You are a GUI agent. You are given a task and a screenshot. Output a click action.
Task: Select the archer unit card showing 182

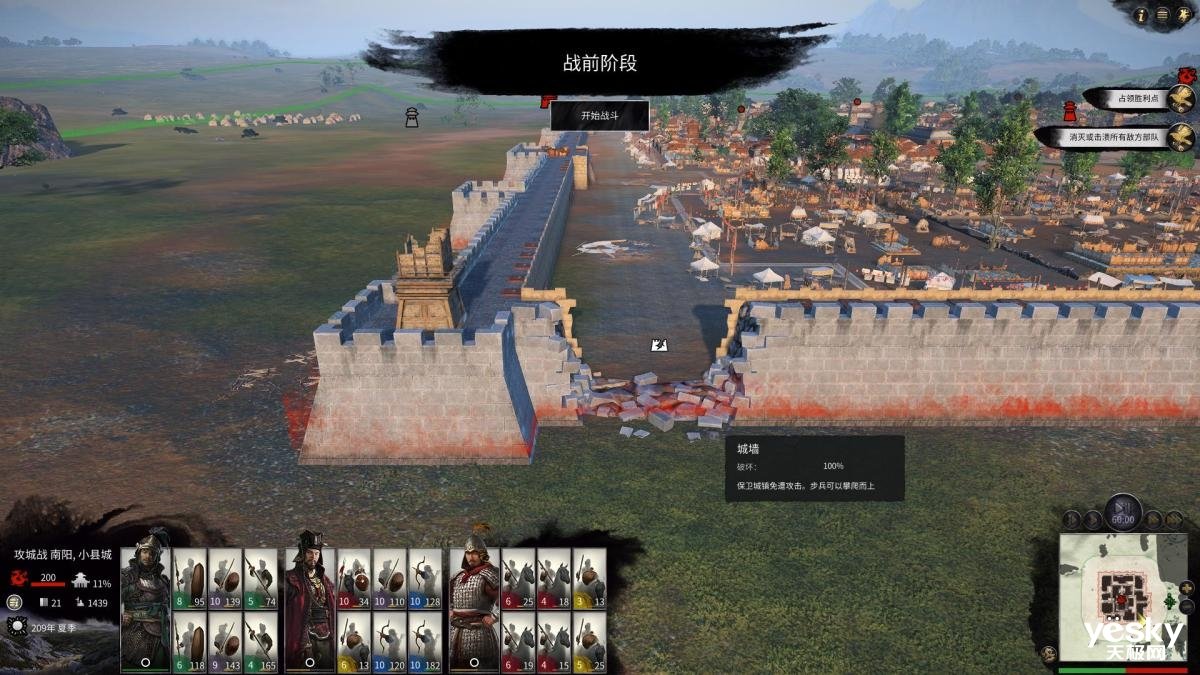coord(425,641)
